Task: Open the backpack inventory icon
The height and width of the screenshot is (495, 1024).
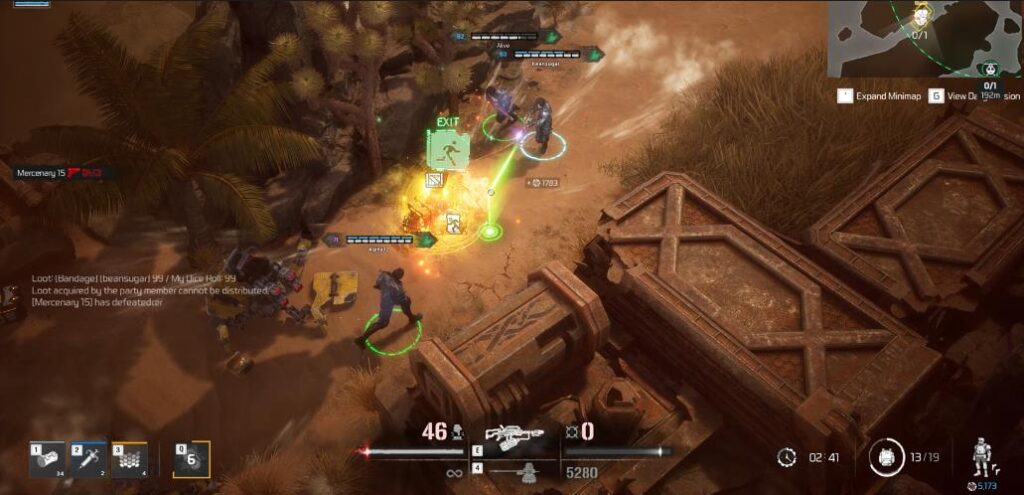Action: click(x=884, y=458)
